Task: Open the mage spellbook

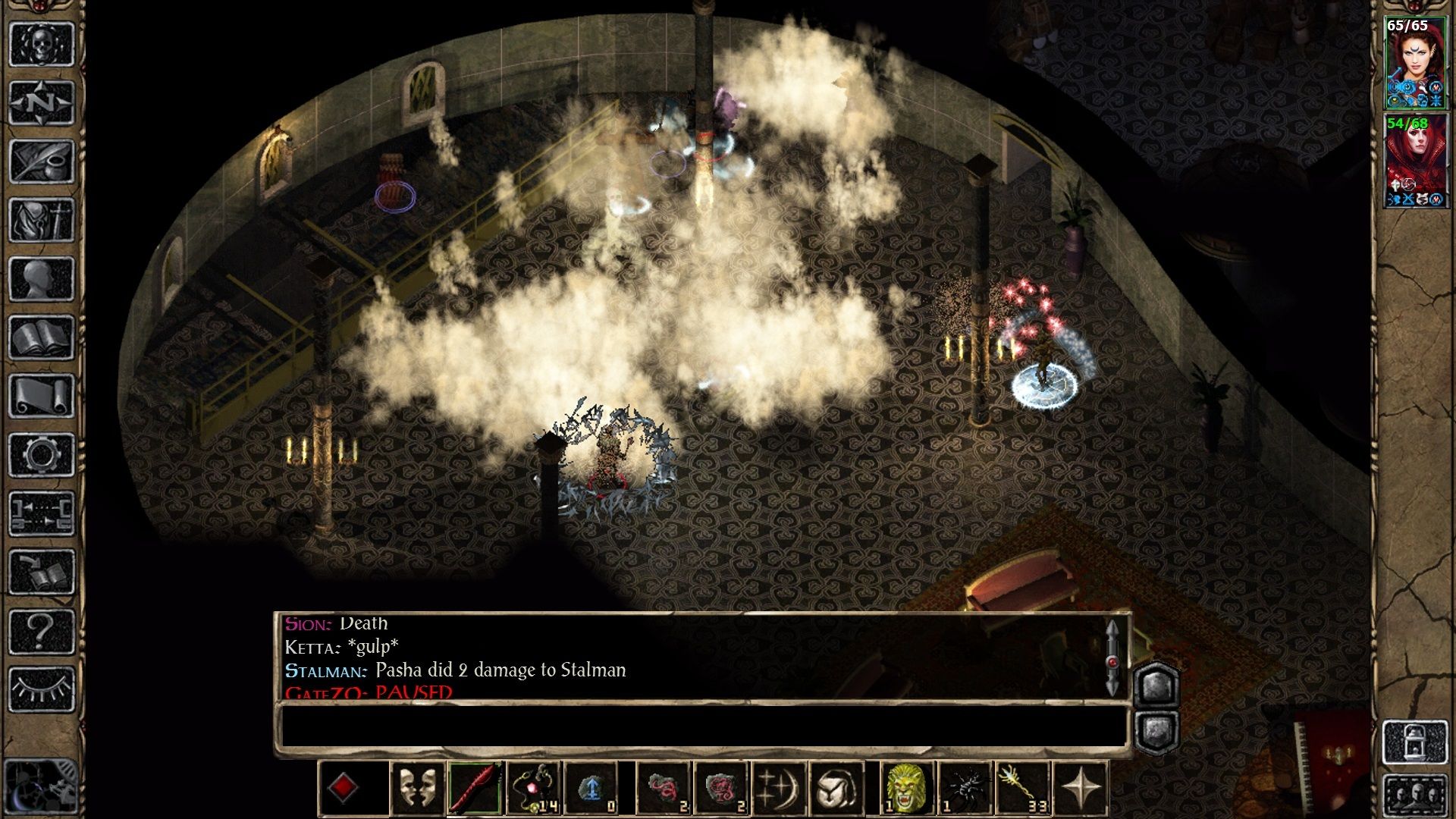Action: (41, 337)
